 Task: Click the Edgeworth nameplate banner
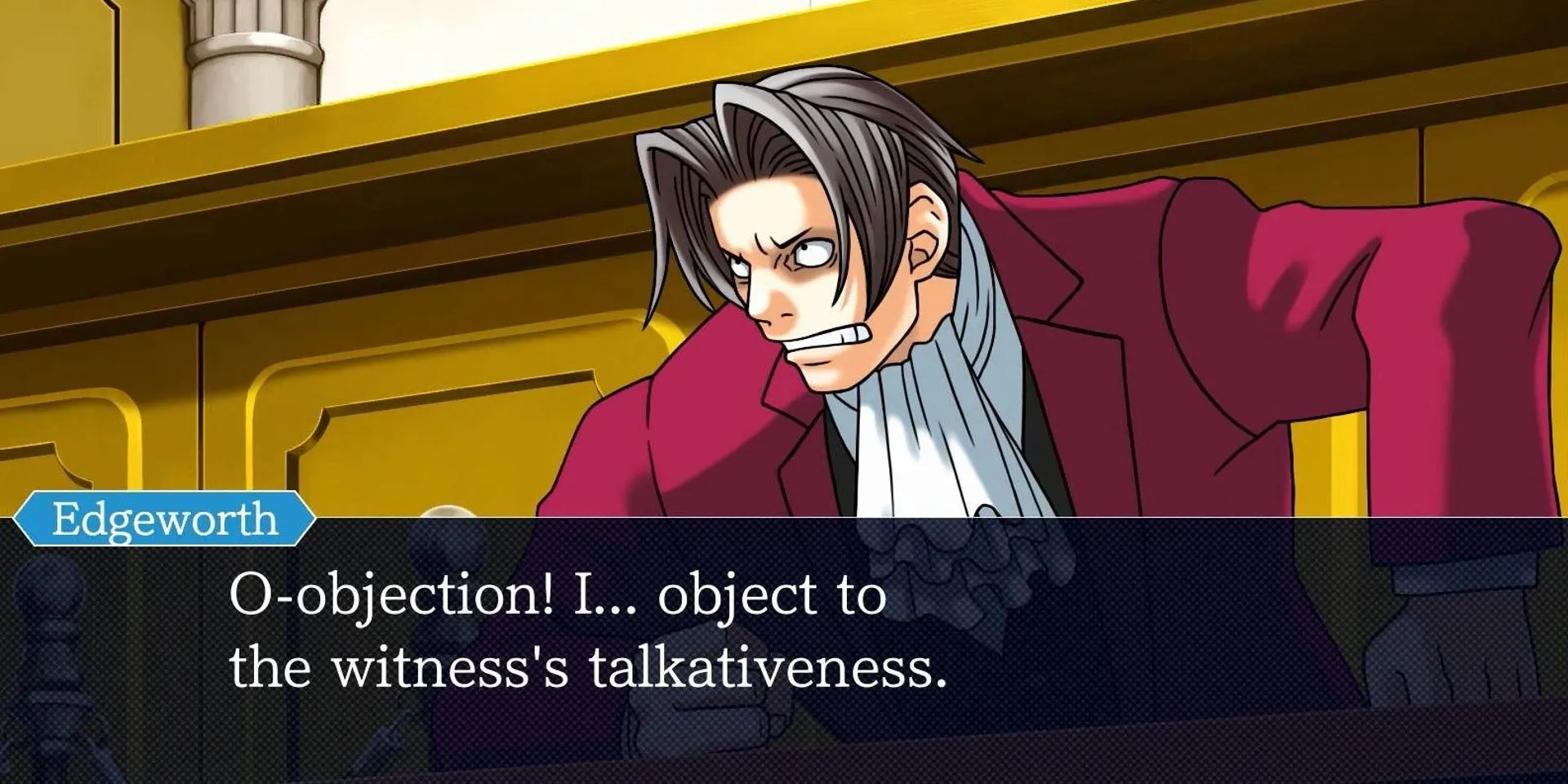pos(163,516)
